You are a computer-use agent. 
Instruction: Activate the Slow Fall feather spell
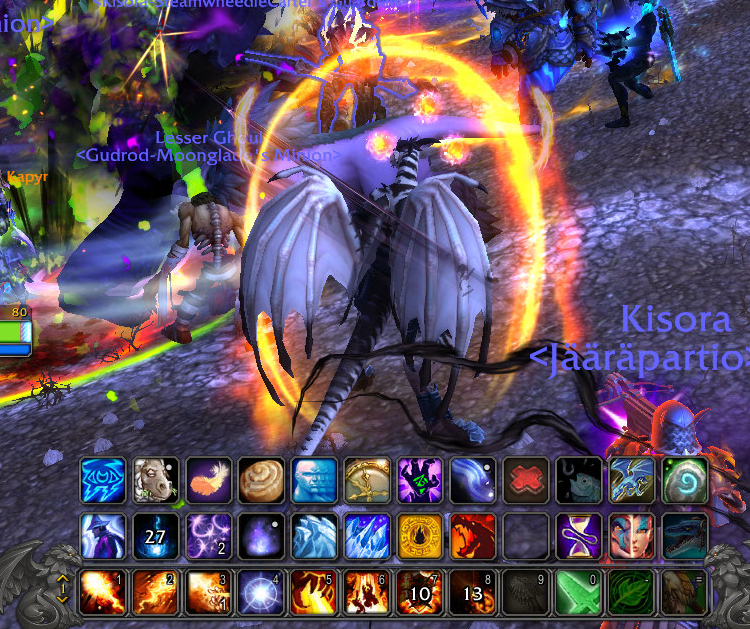[x=208, y=480]
